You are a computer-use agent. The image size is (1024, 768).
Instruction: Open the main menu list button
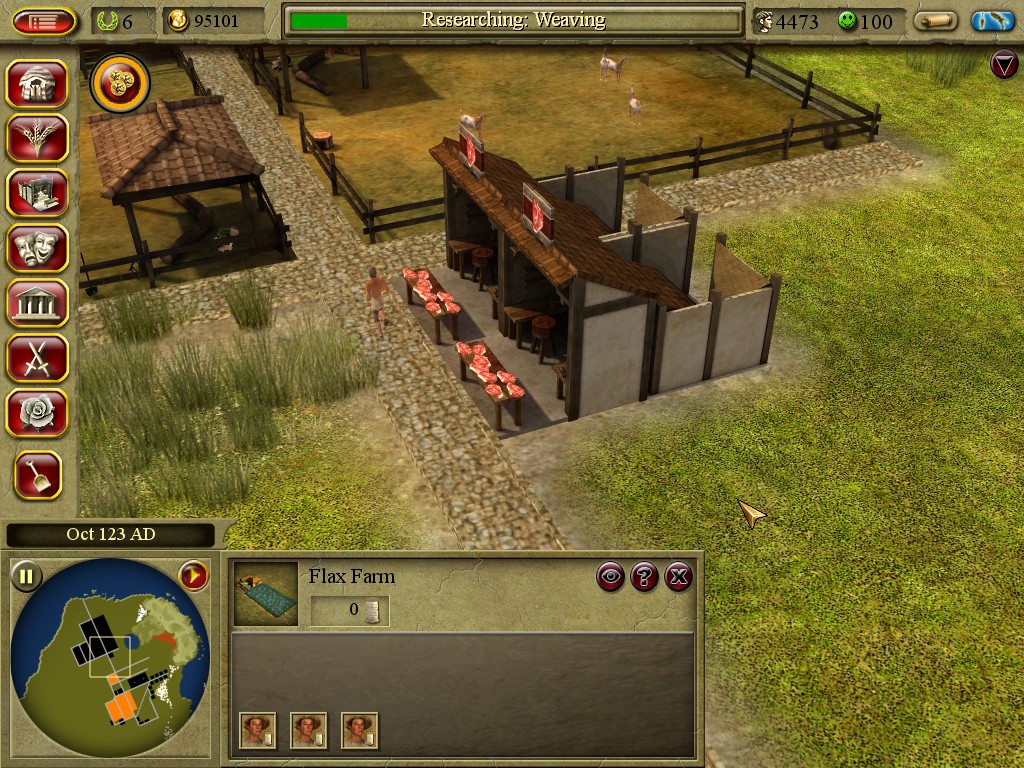(x=45, y=21)
